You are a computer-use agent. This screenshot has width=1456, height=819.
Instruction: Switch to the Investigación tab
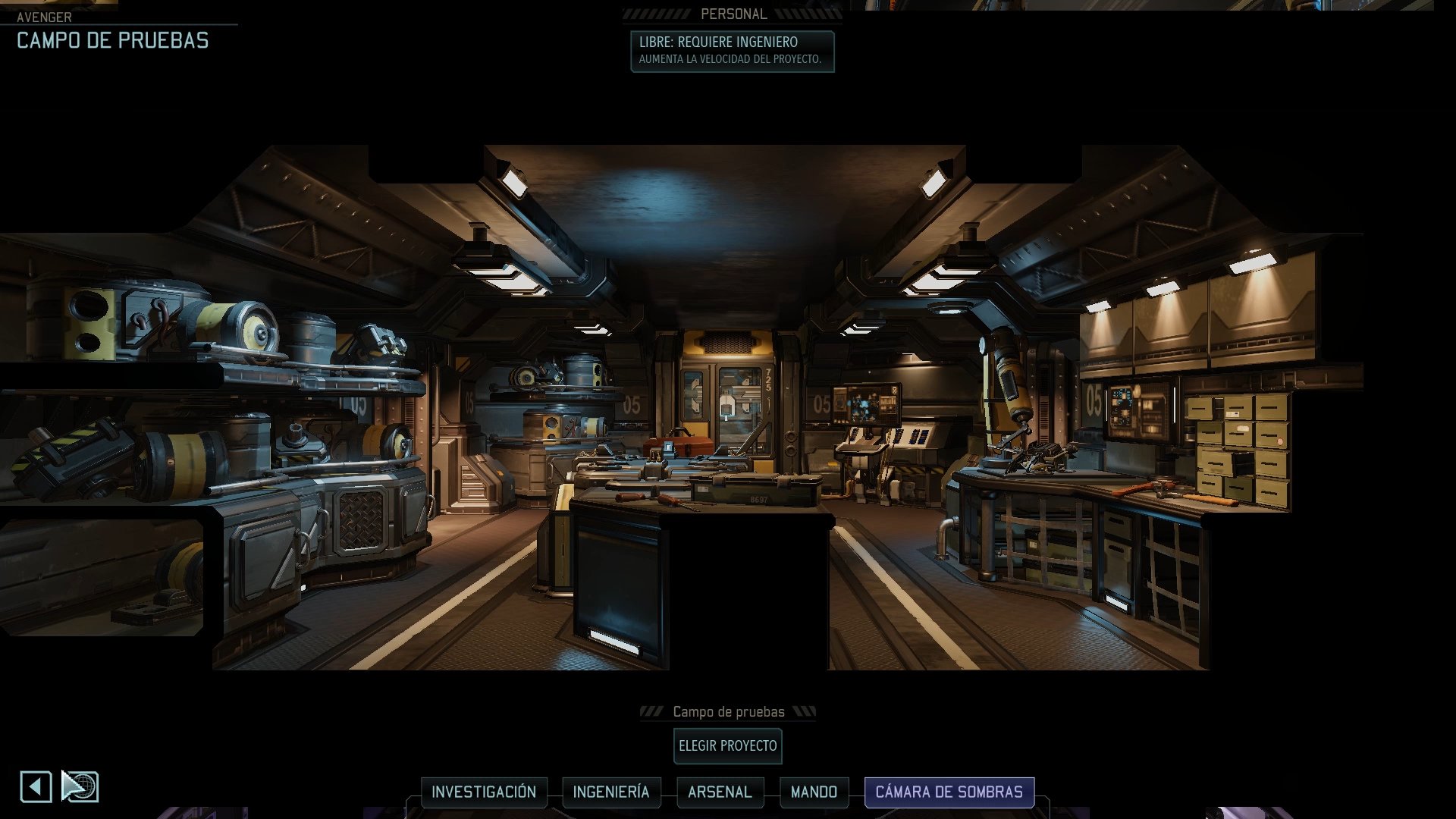click(484, 792)
